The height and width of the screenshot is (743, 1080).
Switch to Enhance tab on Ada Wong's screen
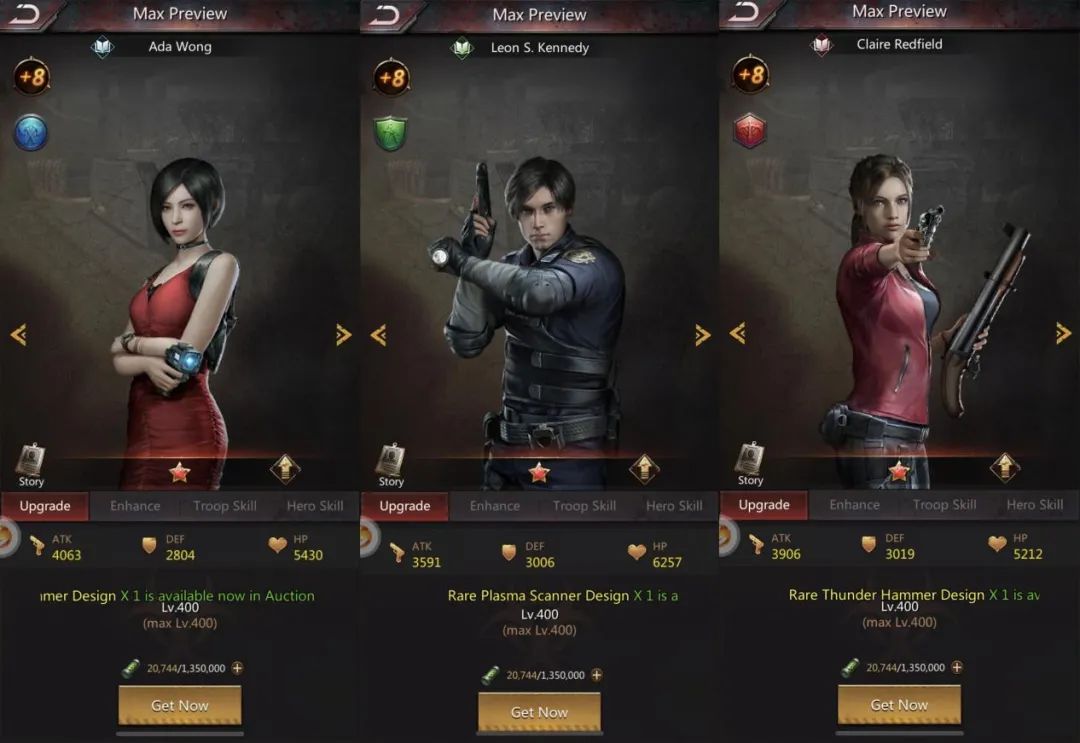coord(135,506)
